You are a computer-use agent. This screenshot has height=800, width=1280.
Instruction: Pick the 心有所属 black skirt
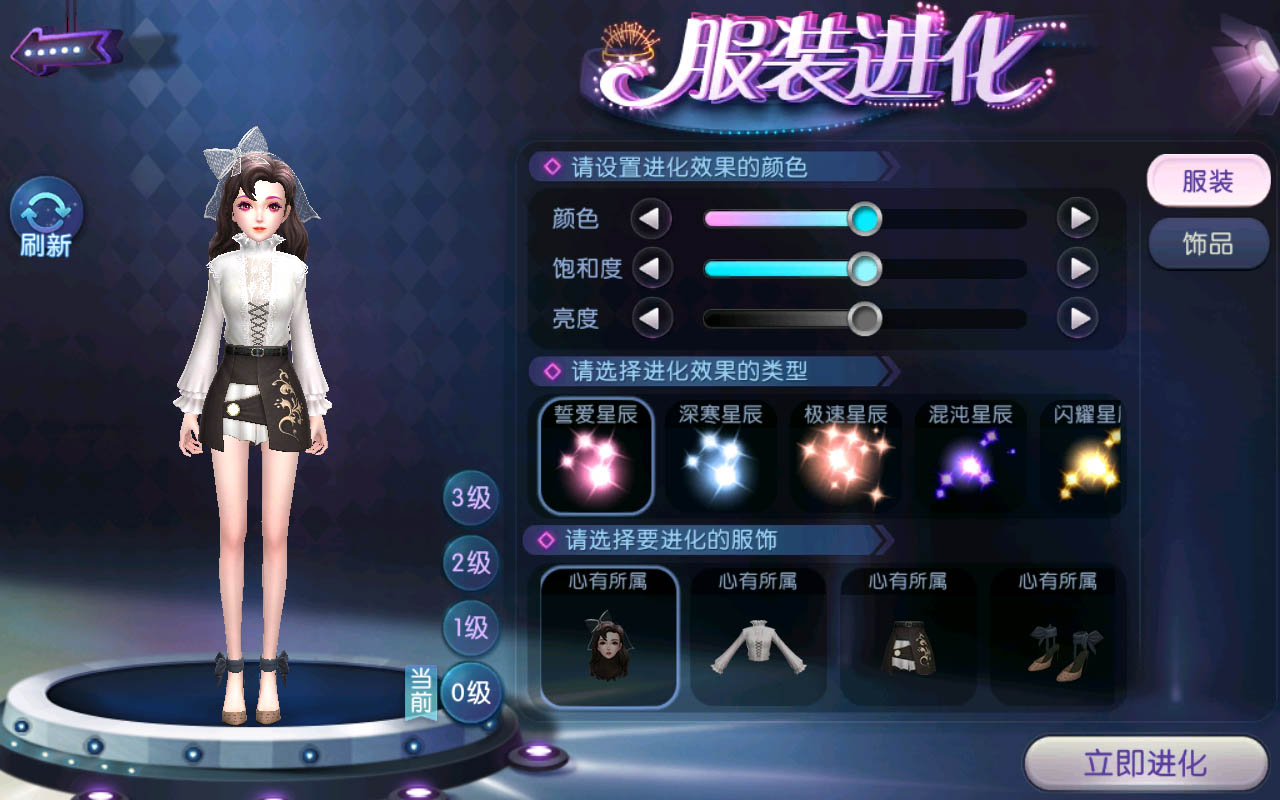[x=908, y=637]
